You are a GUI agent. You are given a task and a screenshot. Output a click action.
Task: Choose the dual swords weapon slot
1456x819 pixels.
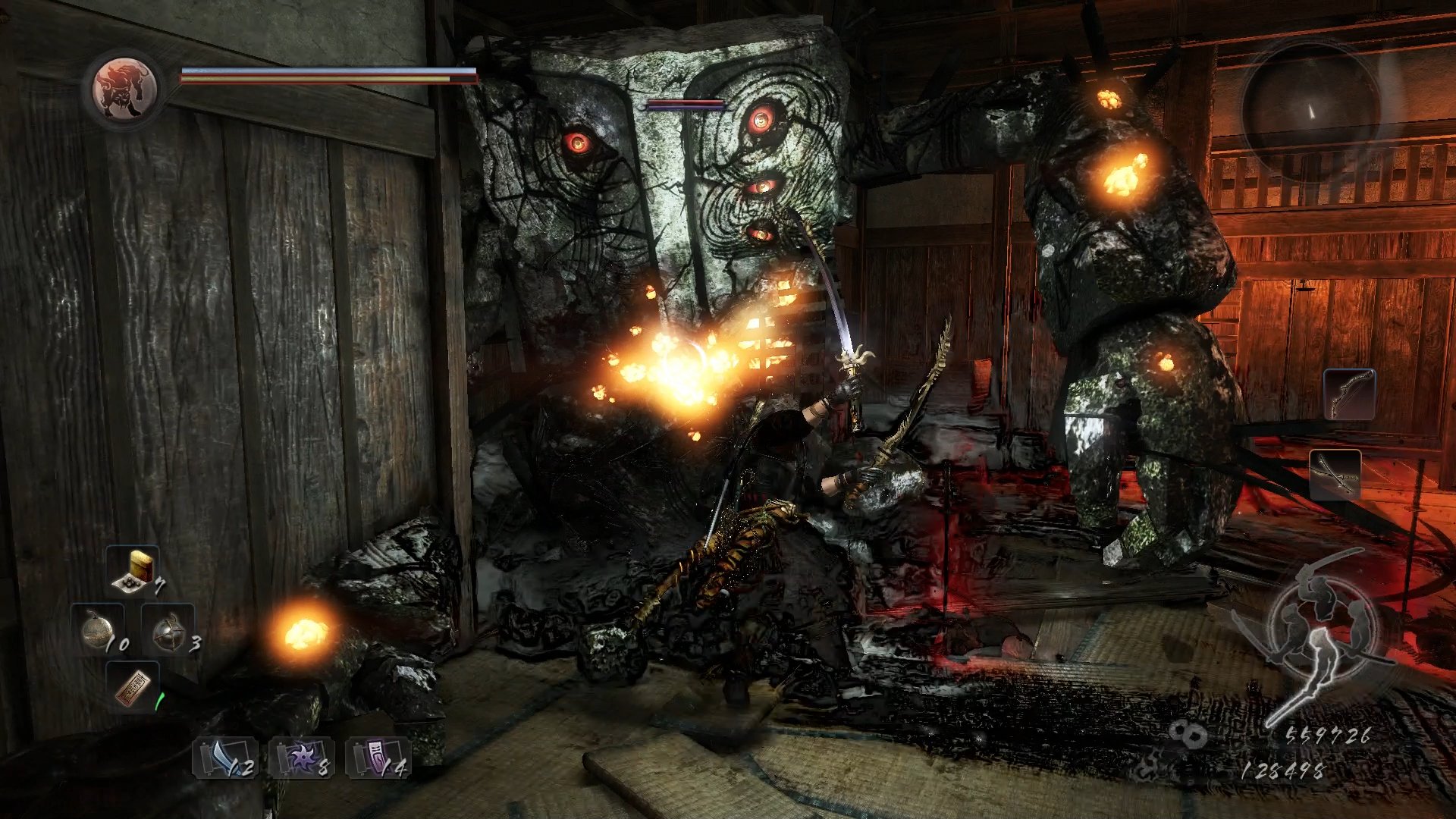(x=1335, y=475)
